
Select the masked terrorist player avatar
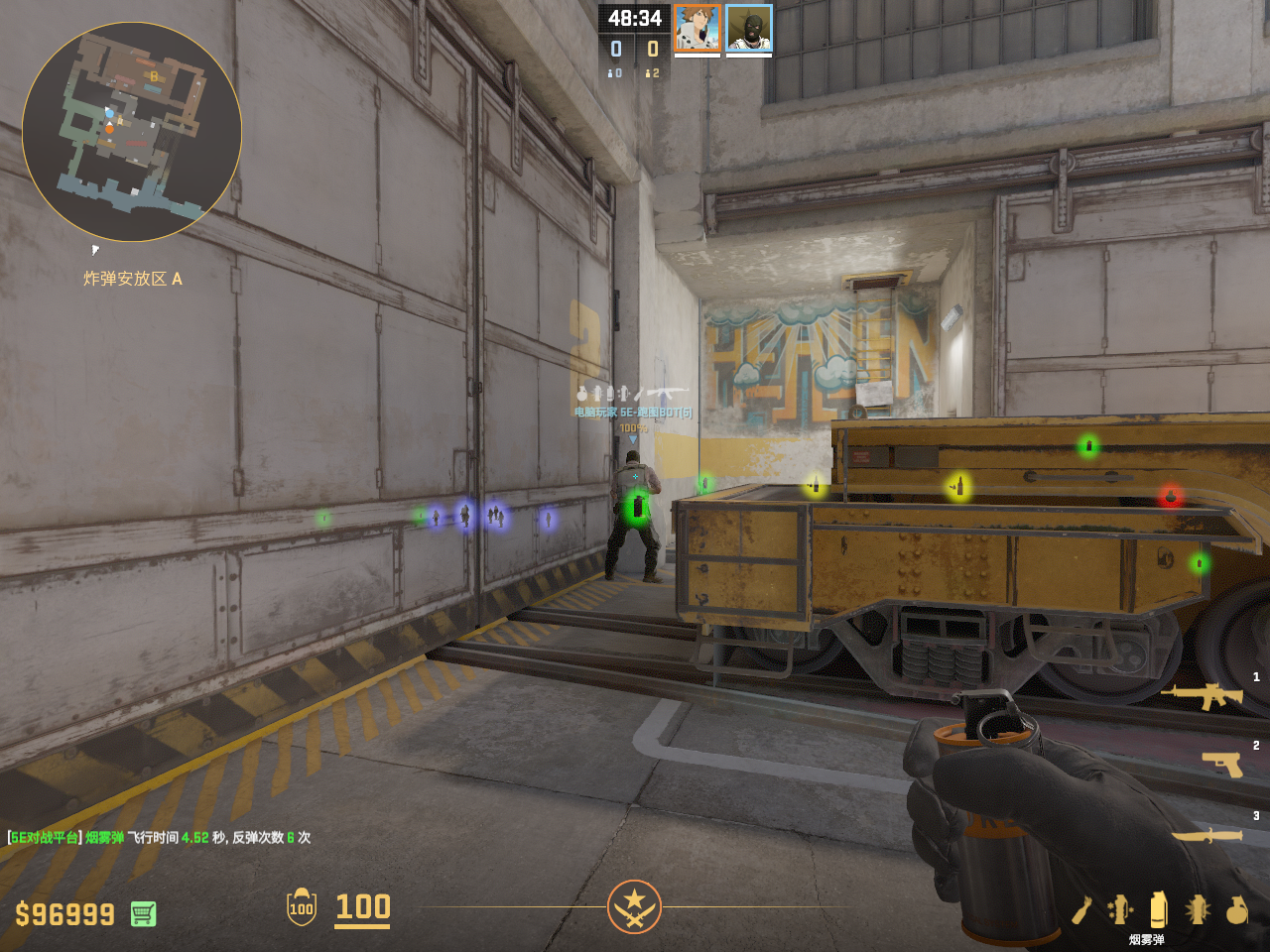coord(749,28)
